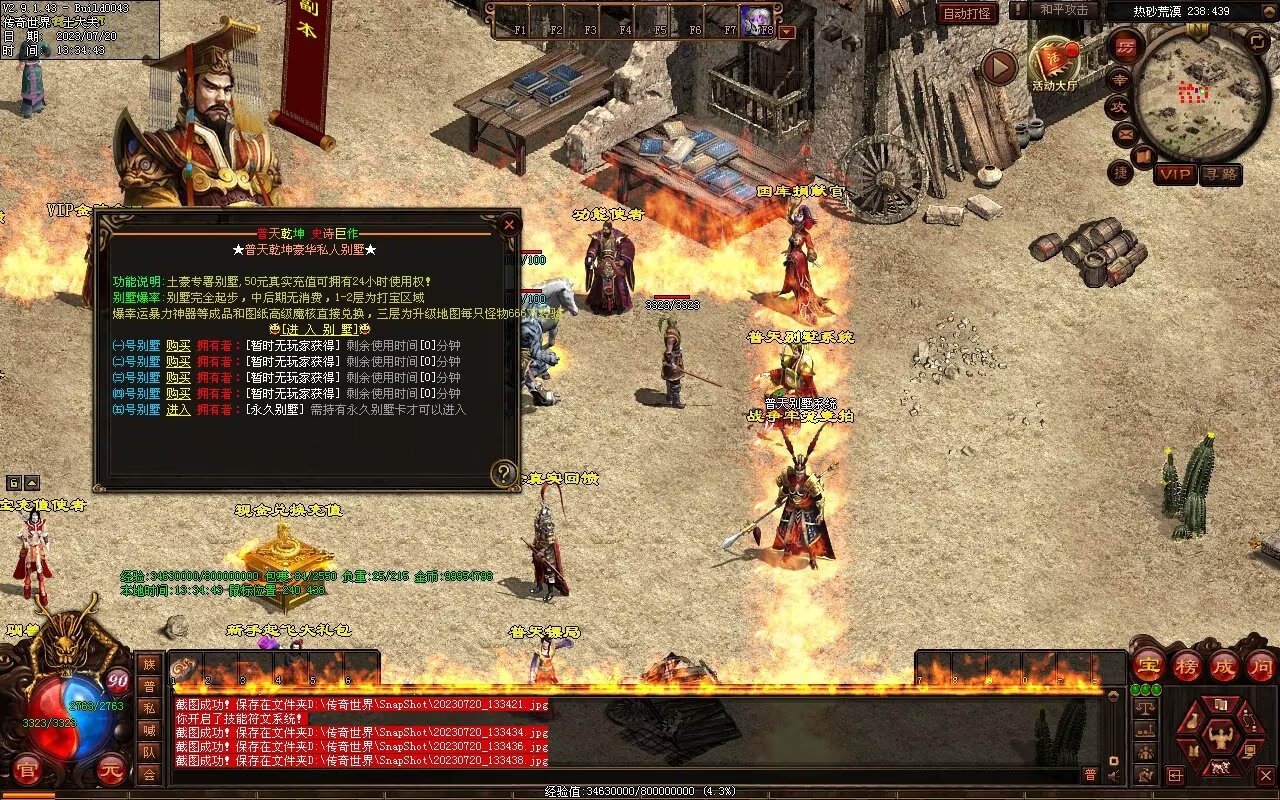Open the dialog's question mark help

pos(503,473)
